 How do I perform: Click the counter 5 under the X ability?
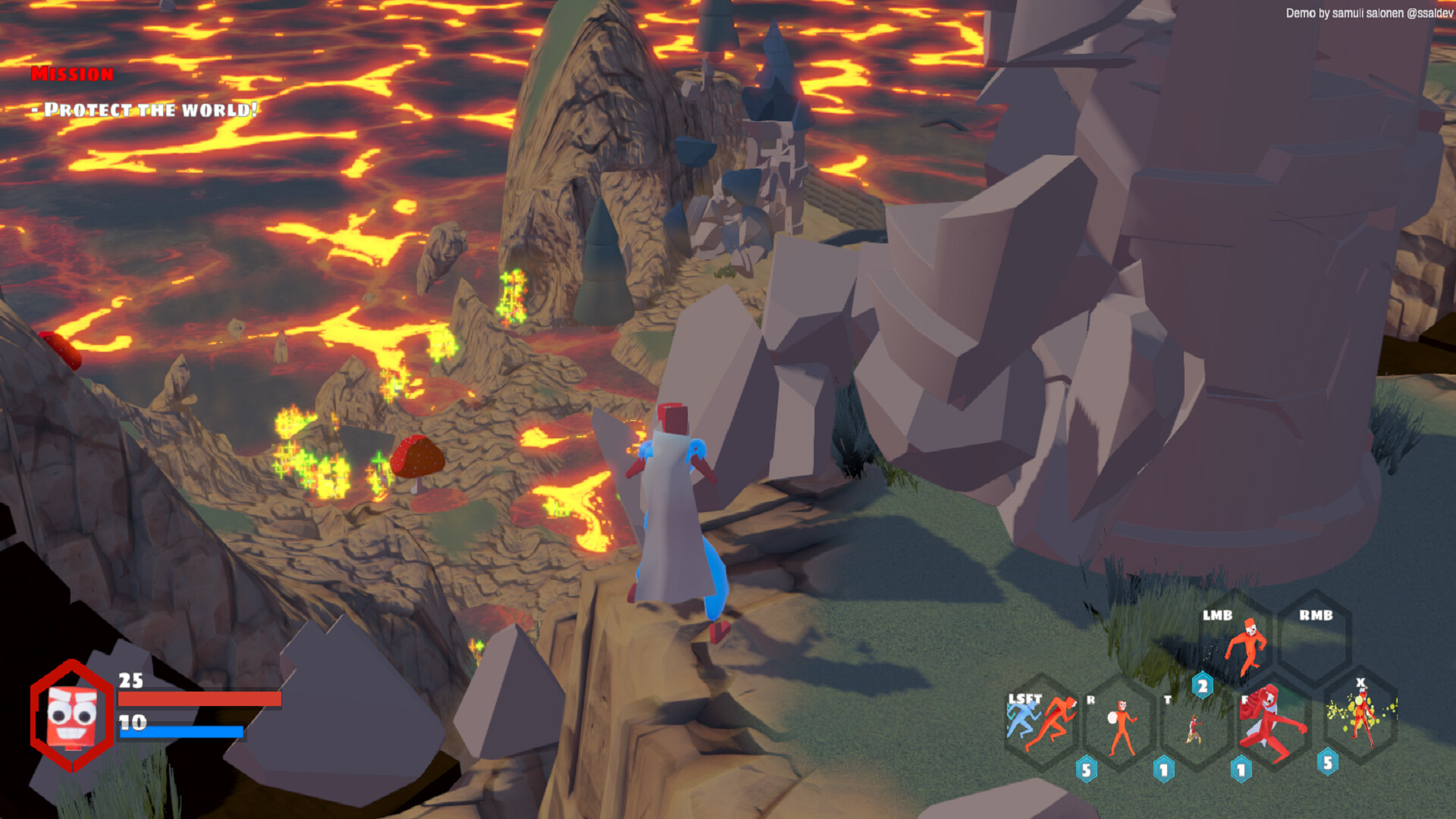tap(1327, 764)
